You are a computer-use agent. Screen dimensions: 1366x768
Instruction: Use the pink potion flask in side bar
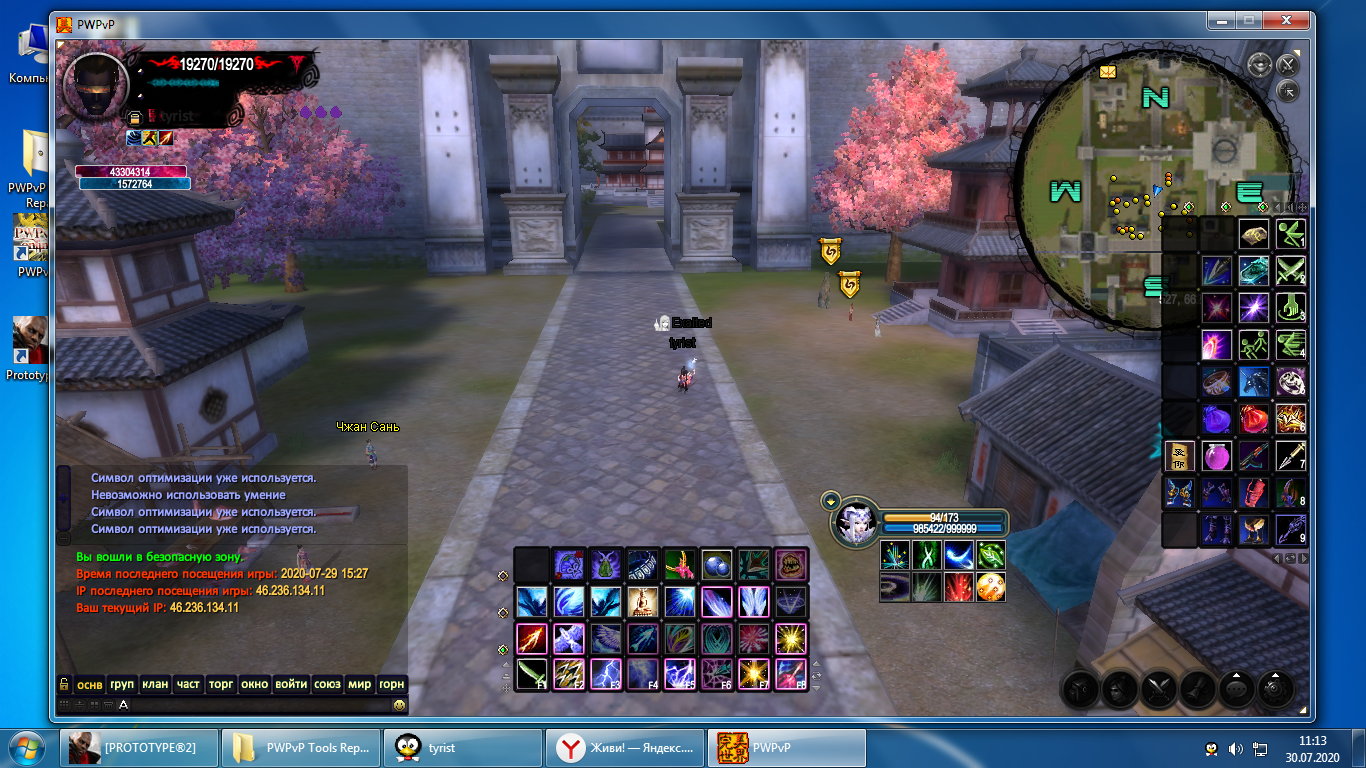(x=1217, y=456)
